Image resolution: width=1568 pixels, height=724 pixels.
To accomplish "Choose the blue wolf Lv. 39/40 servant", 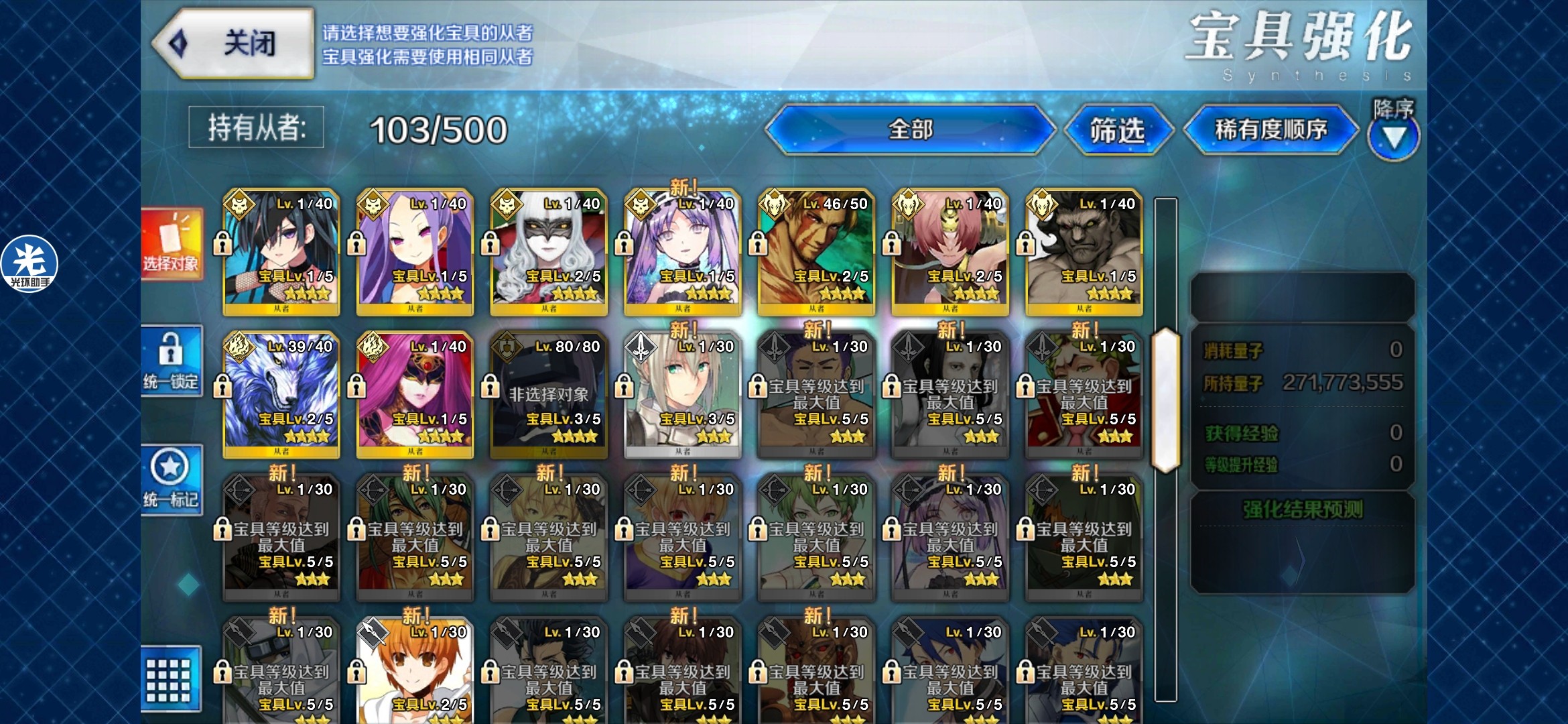I will (281, 395).
